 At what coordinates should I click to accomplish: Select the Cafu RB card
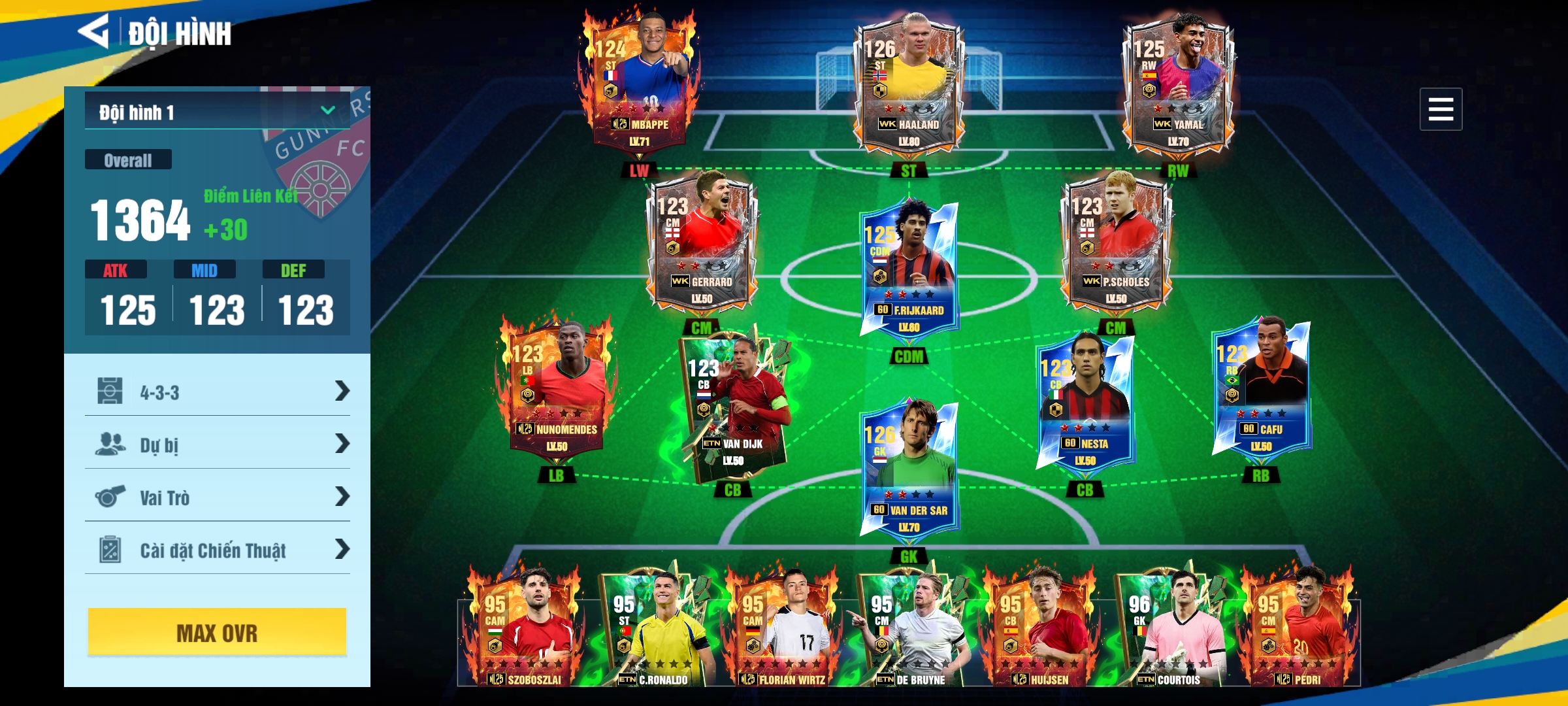coord(1261,389)
